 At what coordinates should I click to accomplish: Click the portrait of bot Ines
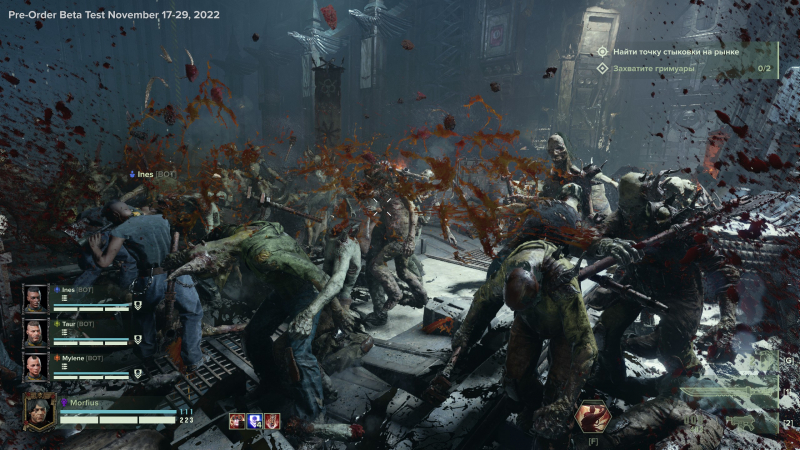[35, 299]
